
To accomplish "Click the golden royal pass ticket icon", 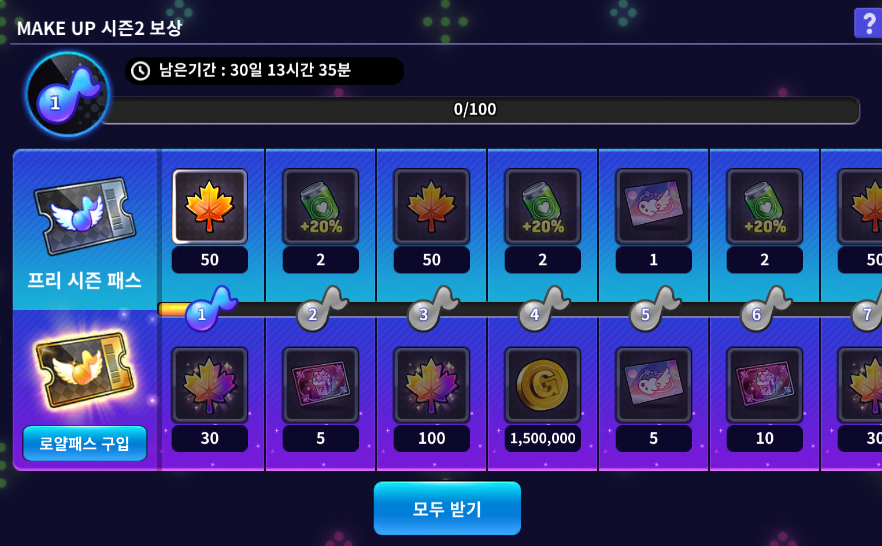I will 84,372.
